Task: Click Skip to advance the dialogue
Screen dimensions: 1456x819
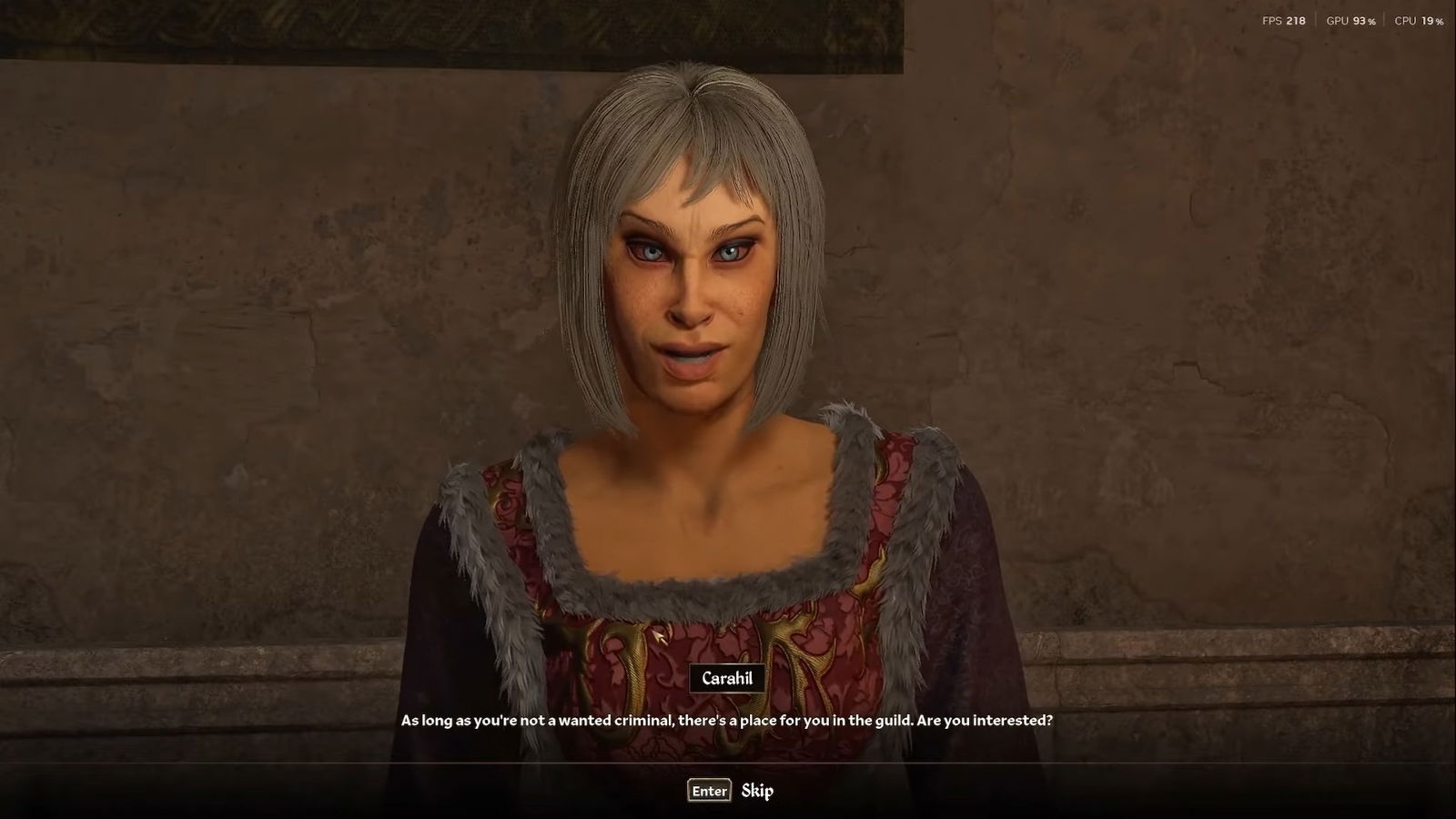Action: point(758,791)
